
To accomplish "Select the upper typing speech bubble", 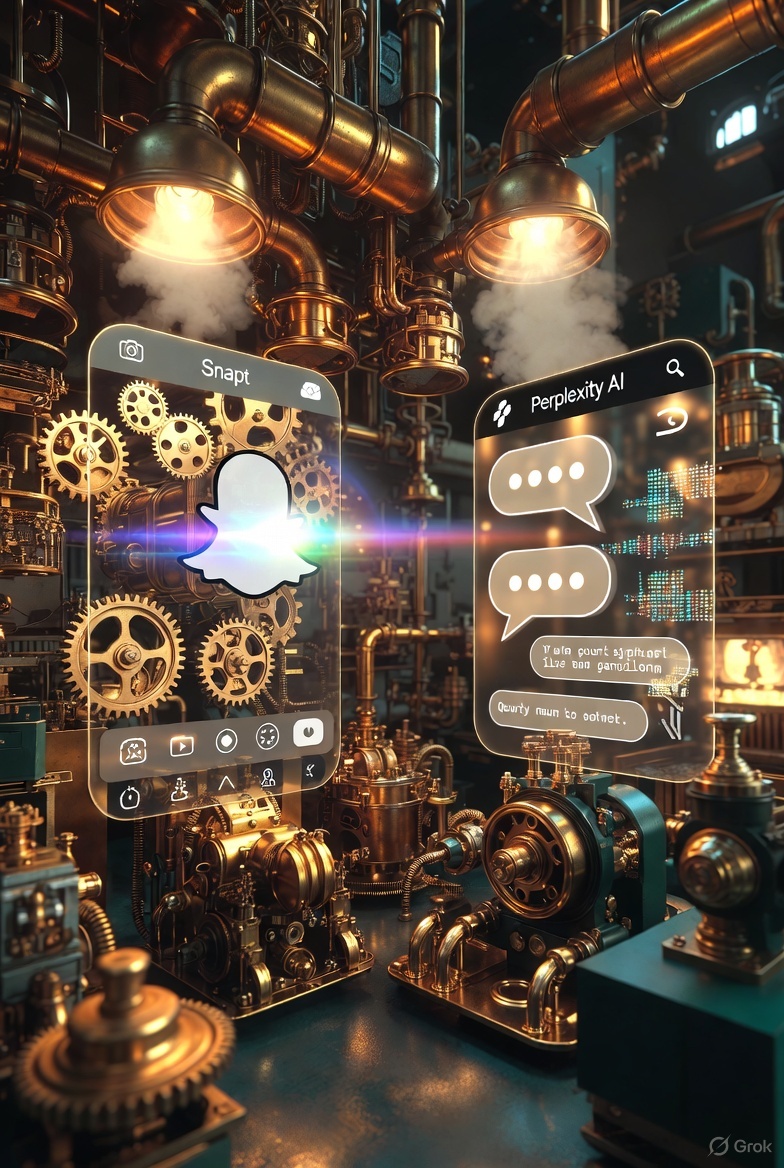I will 550,478.
